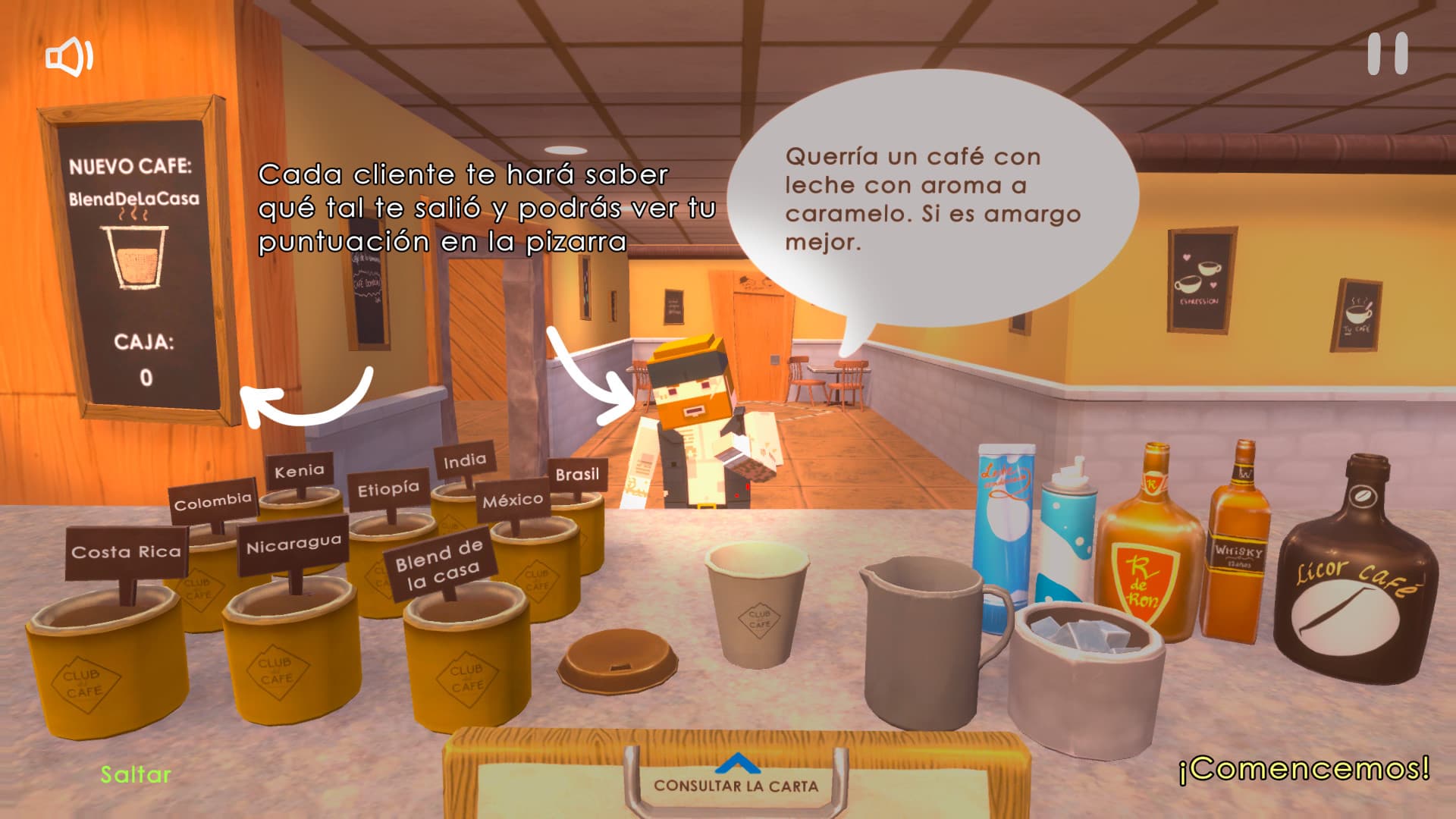Mute the game audio speaker icon
Viewport: 1456px width, 819px height.
(67, 55)
